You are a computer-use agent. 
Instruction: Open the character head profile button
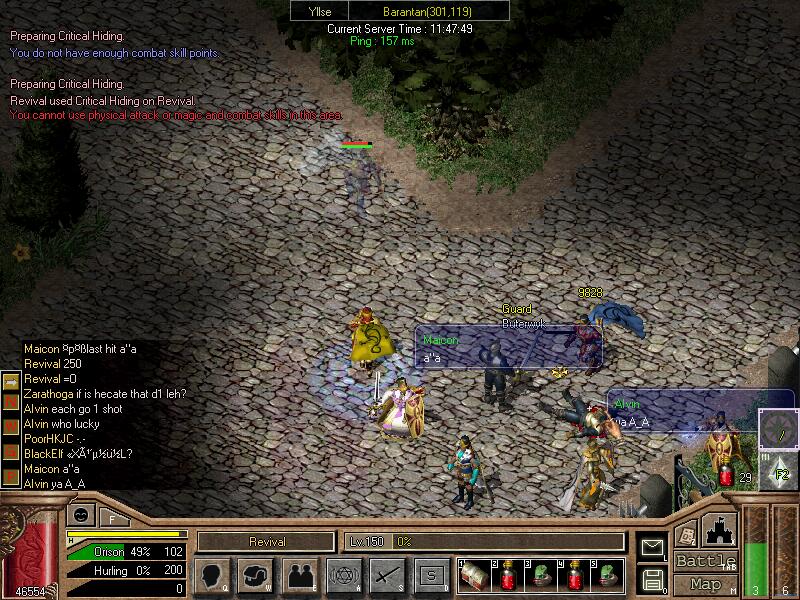[x=213, y=575]
